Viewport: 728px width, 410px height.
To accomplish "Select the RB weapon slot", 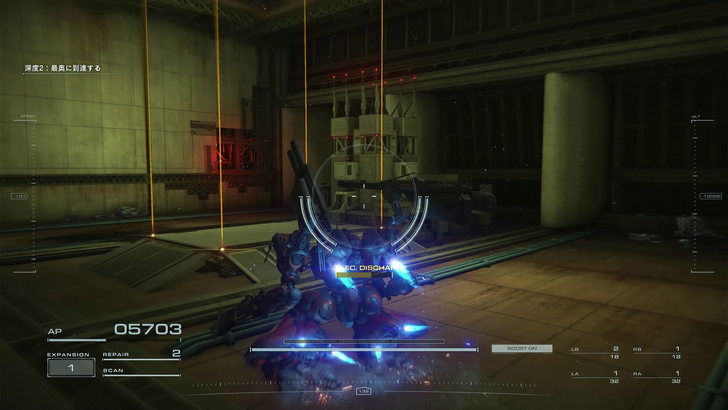I will click(x=658, y=352).
